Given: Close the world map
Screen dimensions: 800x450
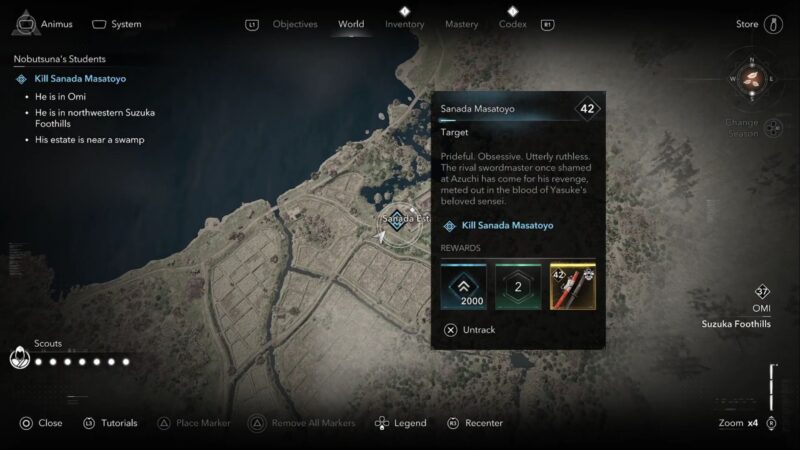Looking at the screenshot, I should tap(40, 423).
